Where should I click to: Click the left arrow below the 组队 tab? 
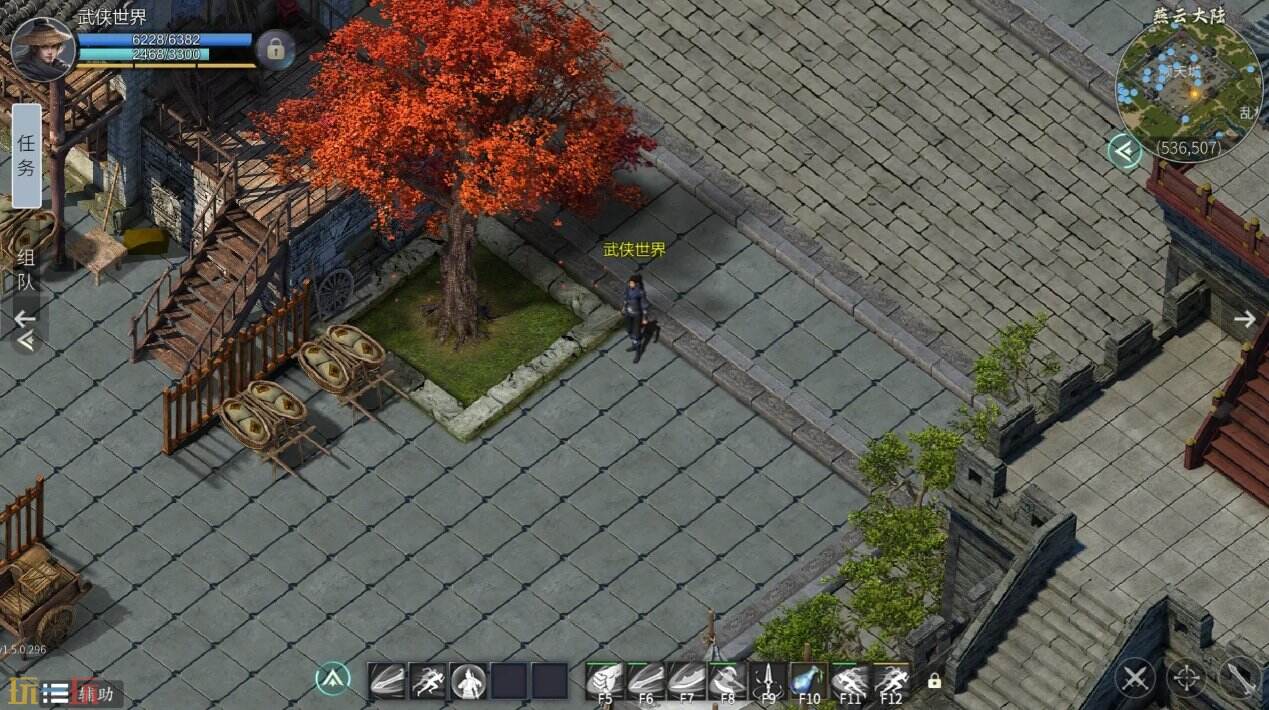pos(25,319)
